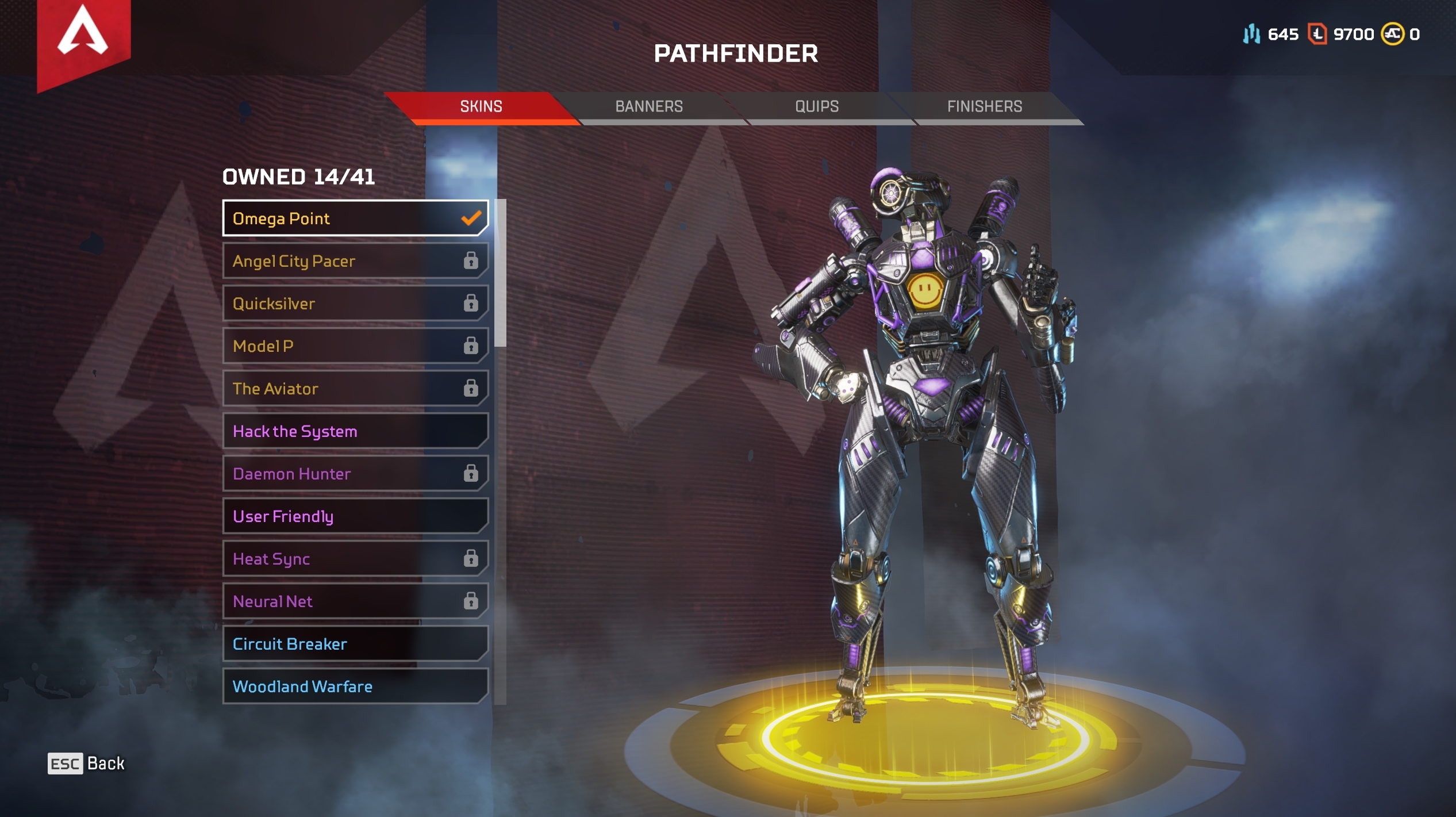Preview the Quicksilver skin

355,304
